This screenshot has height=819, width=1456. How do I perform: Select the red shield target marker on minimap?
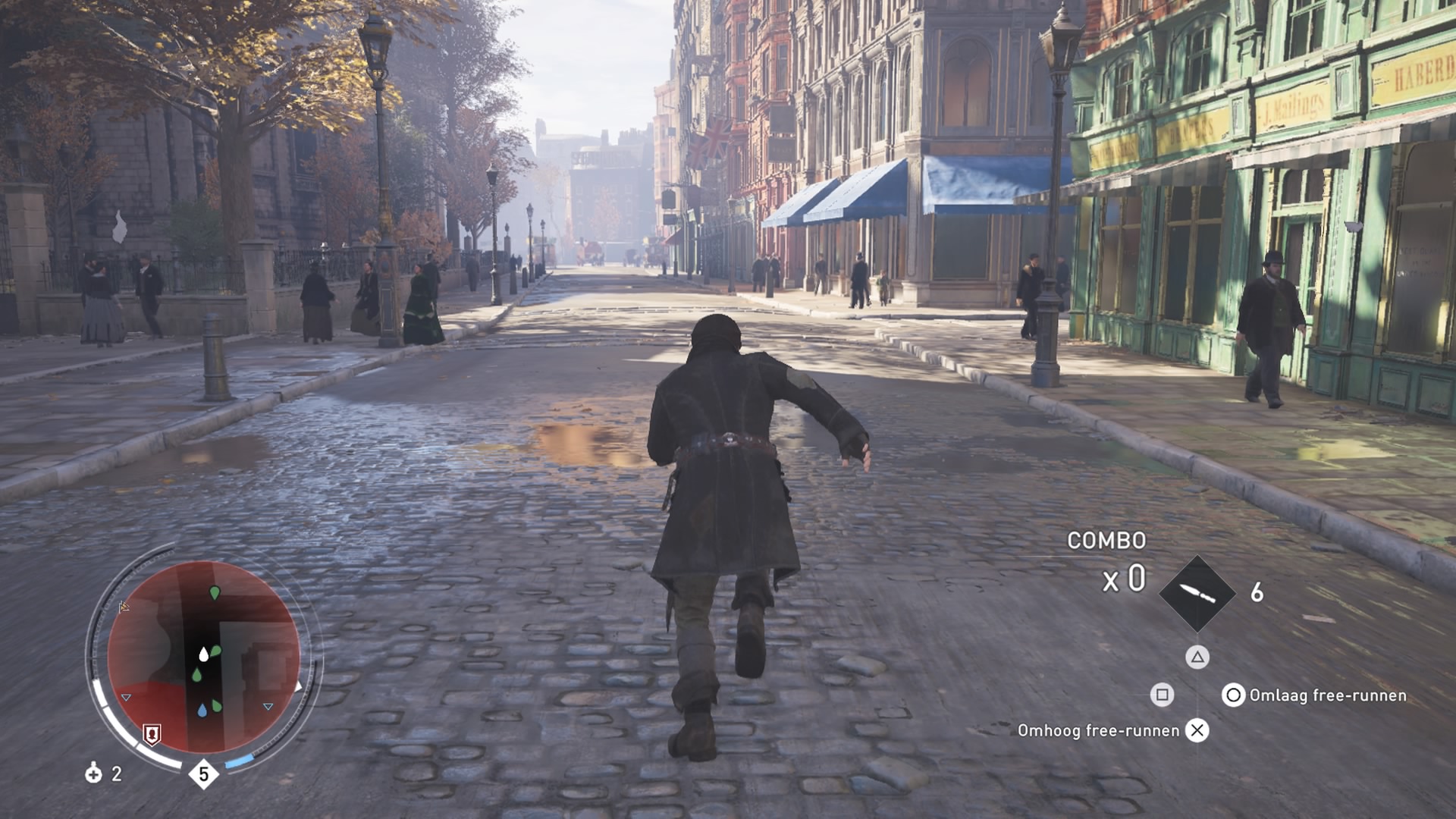(x=152, y=733)
